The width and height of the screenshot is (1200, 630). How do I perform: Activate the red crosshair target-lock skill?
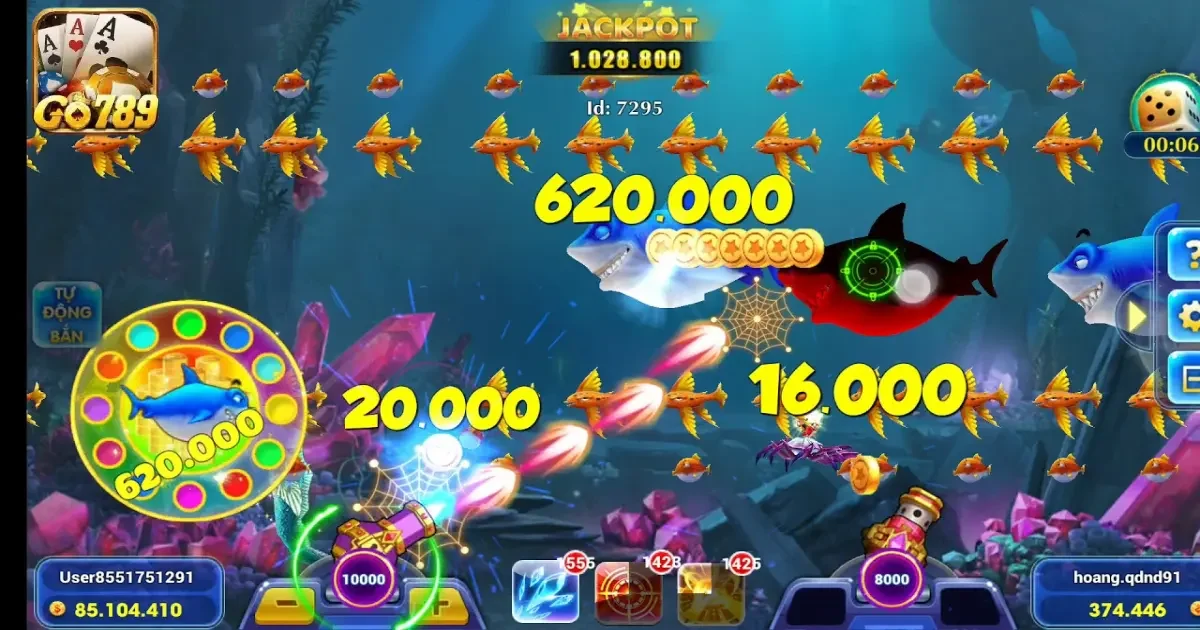627,592
